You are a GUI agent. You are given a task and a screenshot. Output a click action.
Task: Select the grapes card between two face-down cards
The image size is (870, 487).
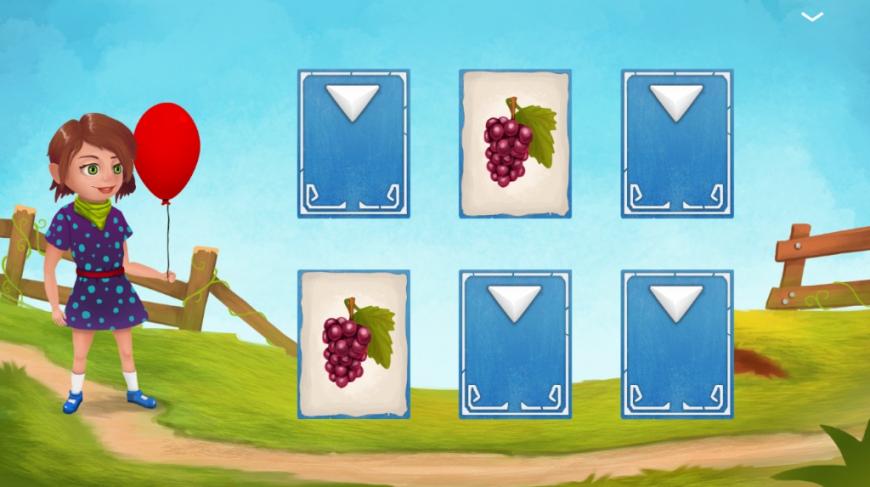click(515, 143)
